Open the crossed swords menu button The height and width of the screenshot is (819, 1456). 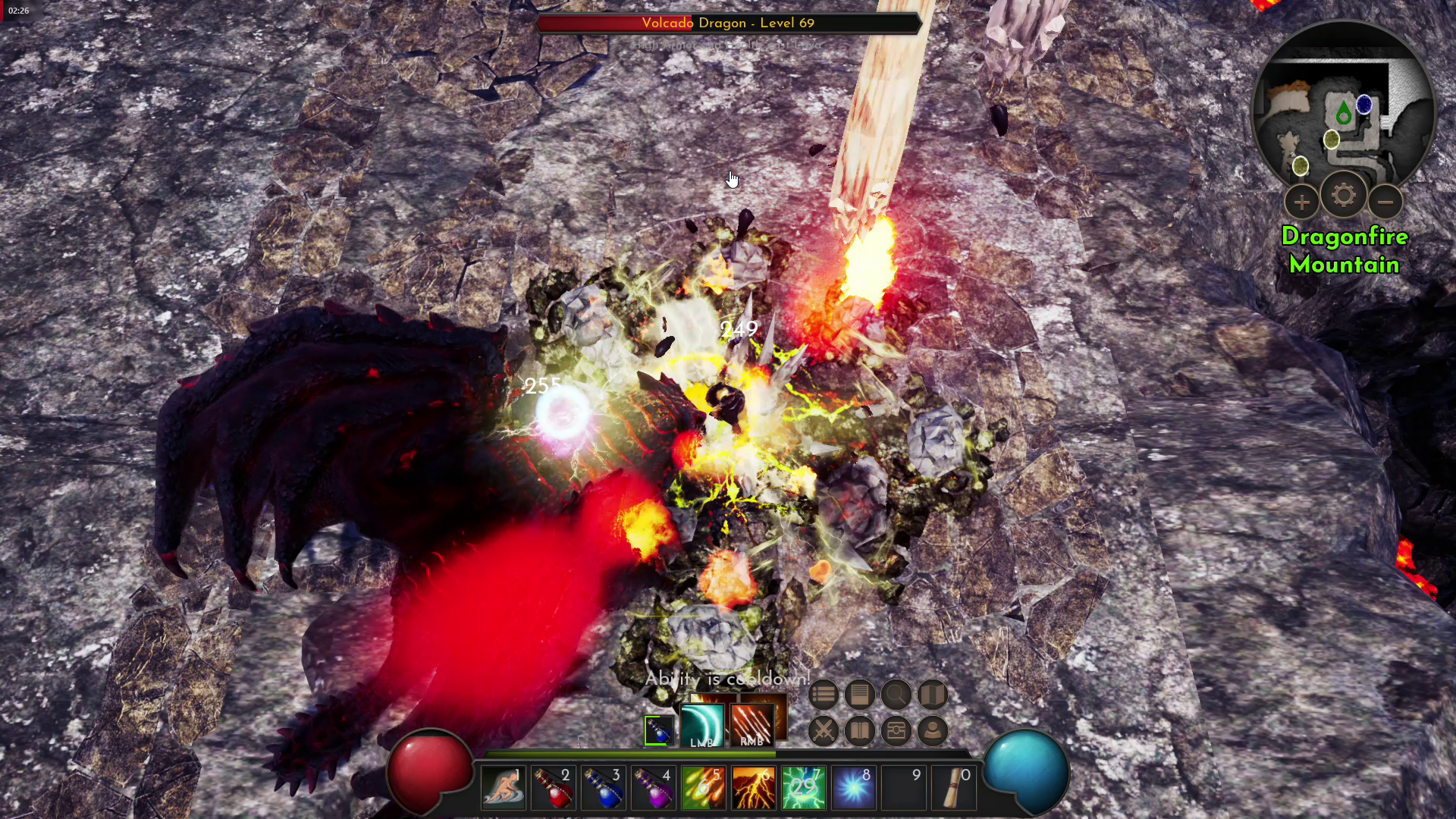(823, 731)
